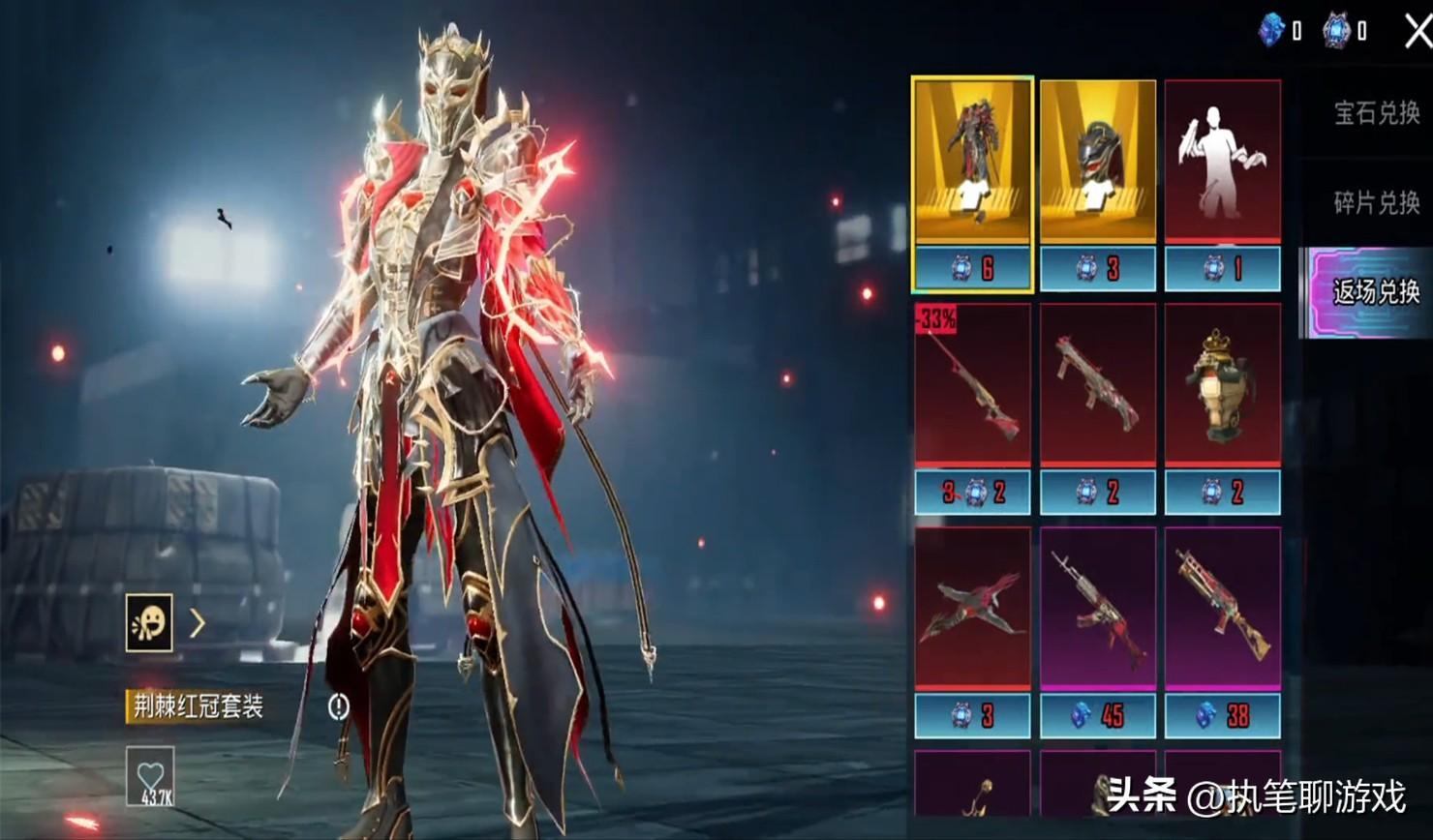Viewport: 1433px width, 840px height.
Task: Show outfit info via the exclamation icon
Action: pyautogui.click(x=338, y=706)
